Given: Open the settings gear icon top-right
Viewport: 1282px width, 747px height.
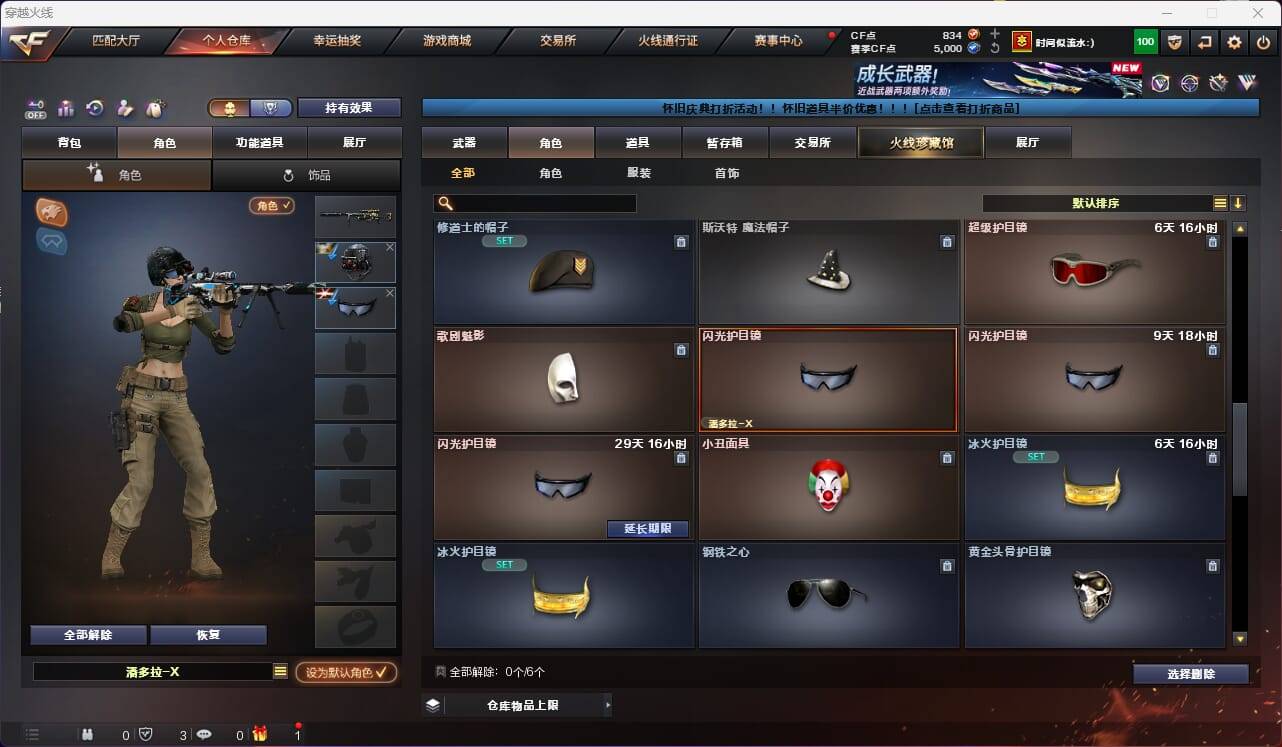Looking at the screenshot, I should tap(1234, 41).
